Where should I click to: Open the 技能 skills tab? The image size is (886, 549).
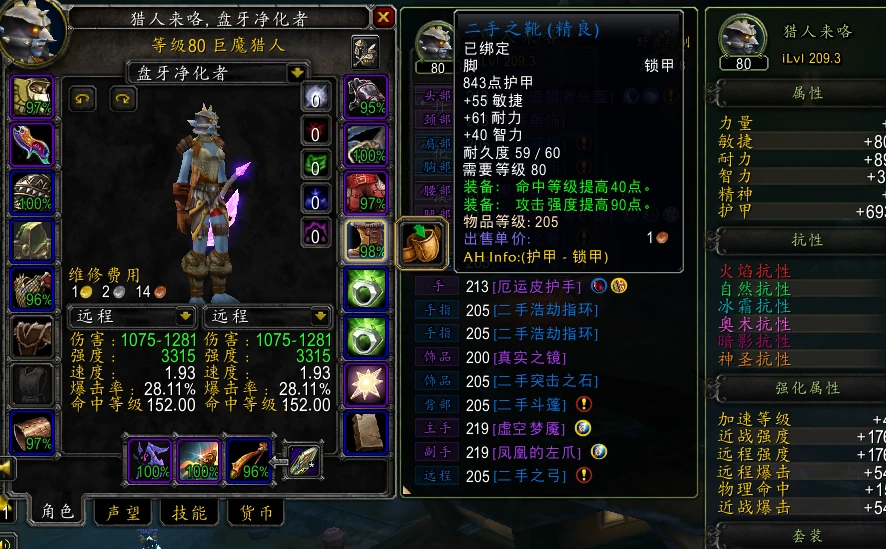(189, 512)
